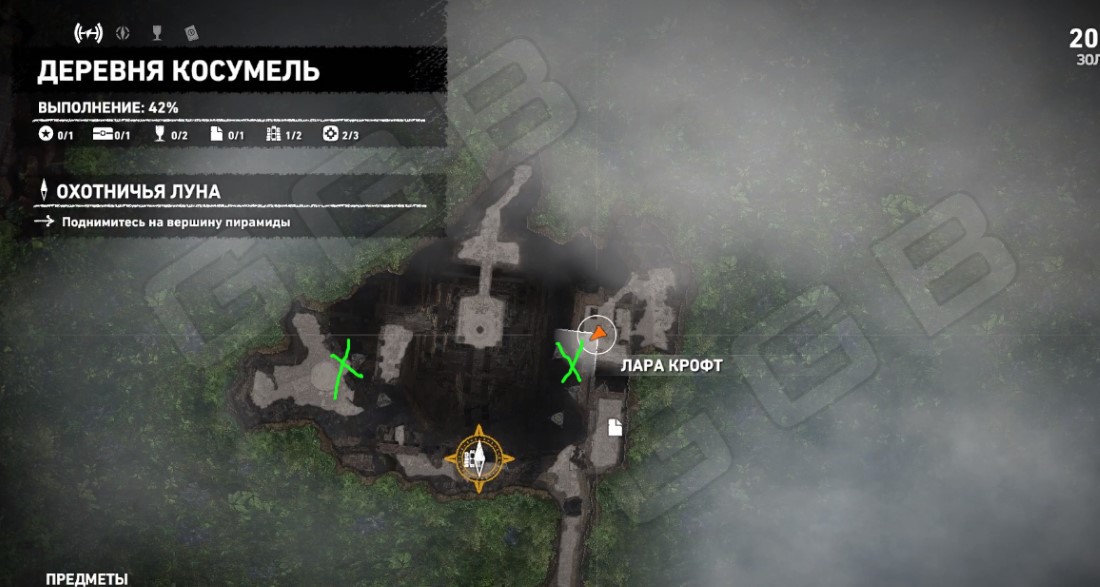
Task: Select the golden compass objective marker
Action: click(479, 459)
